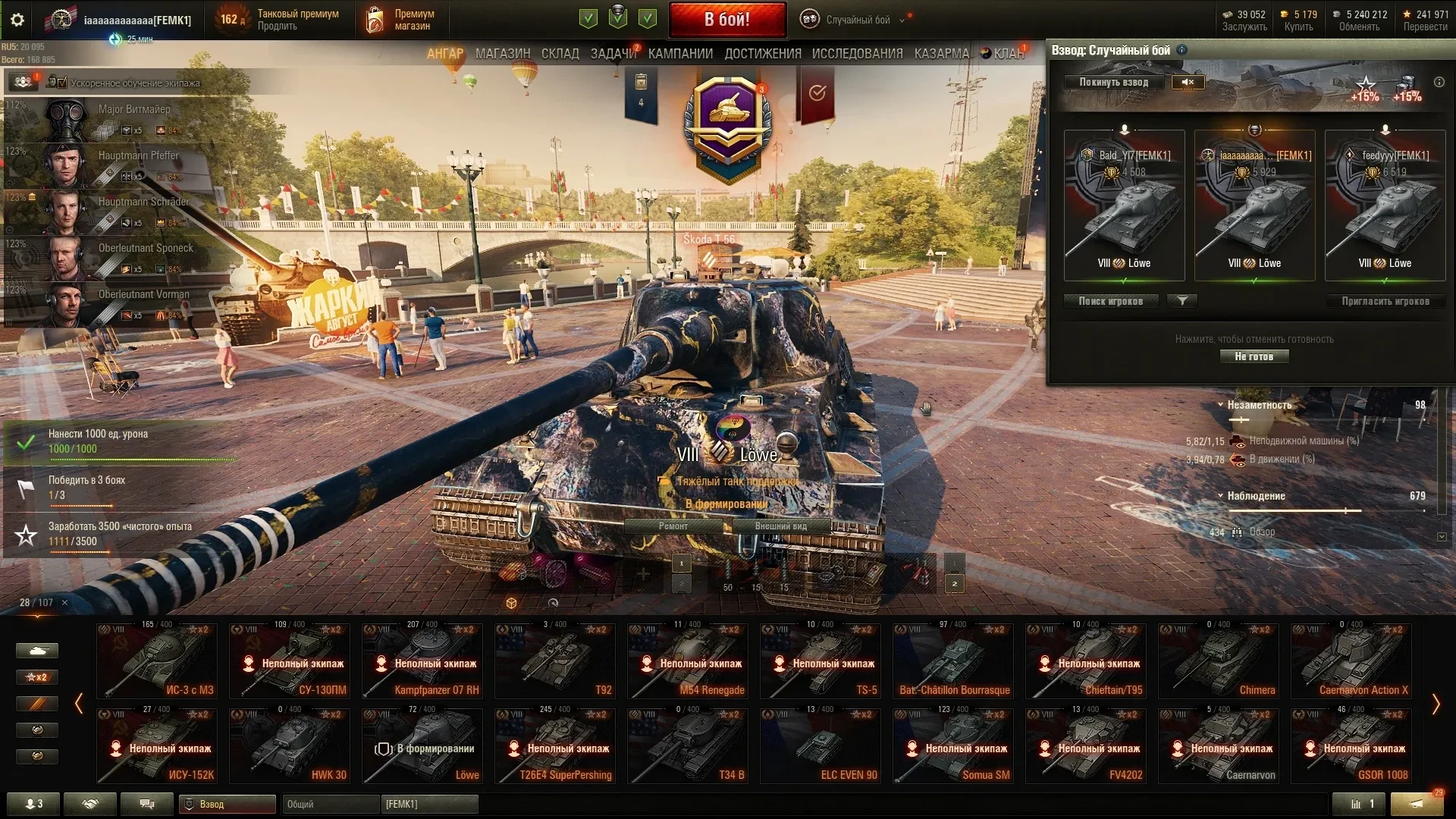Leave the platoon via Покинуть взвод

[1113, 82]
